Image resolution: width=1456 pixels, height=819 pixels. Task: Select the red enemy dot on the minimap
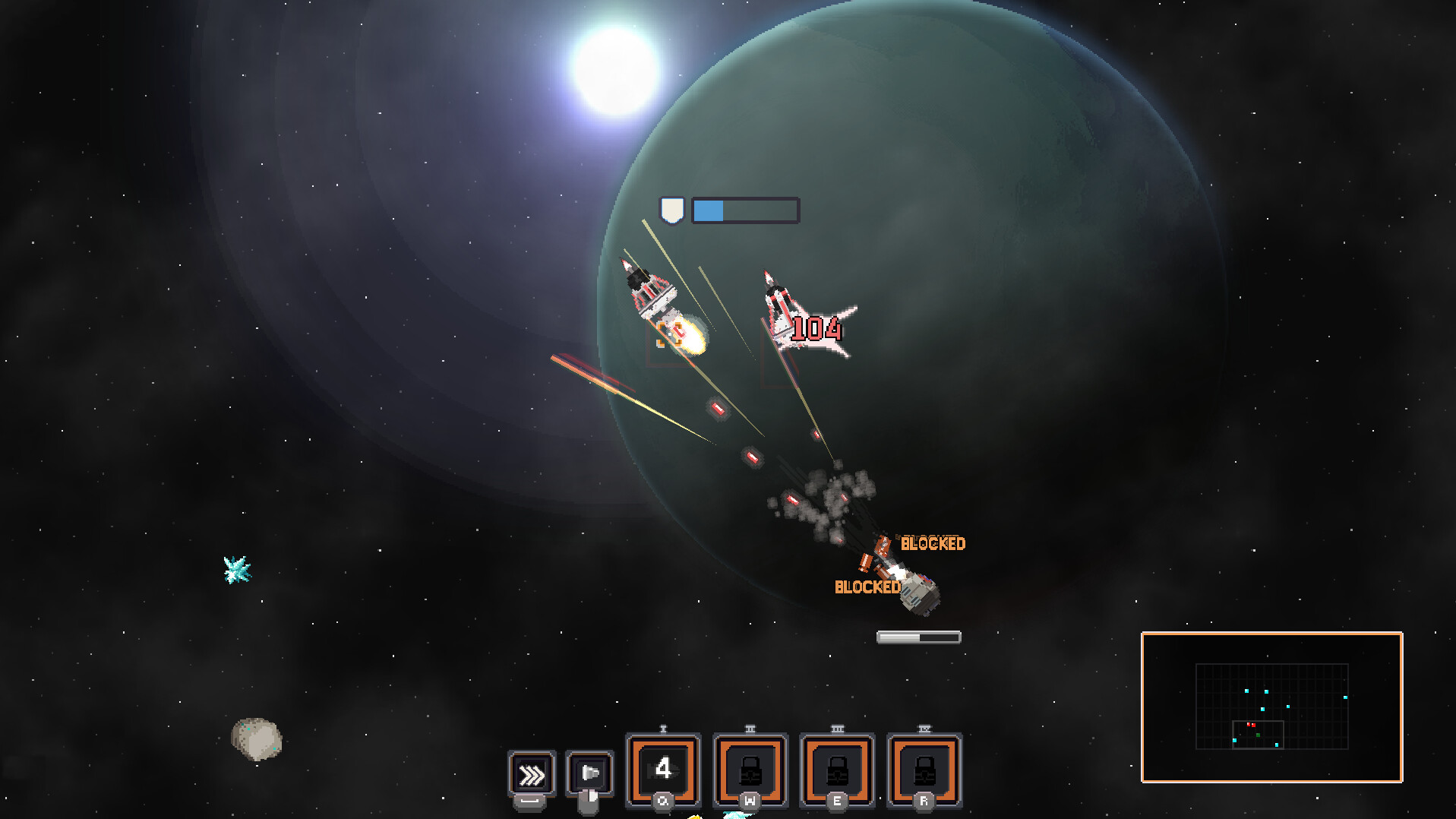point(1252,725)
